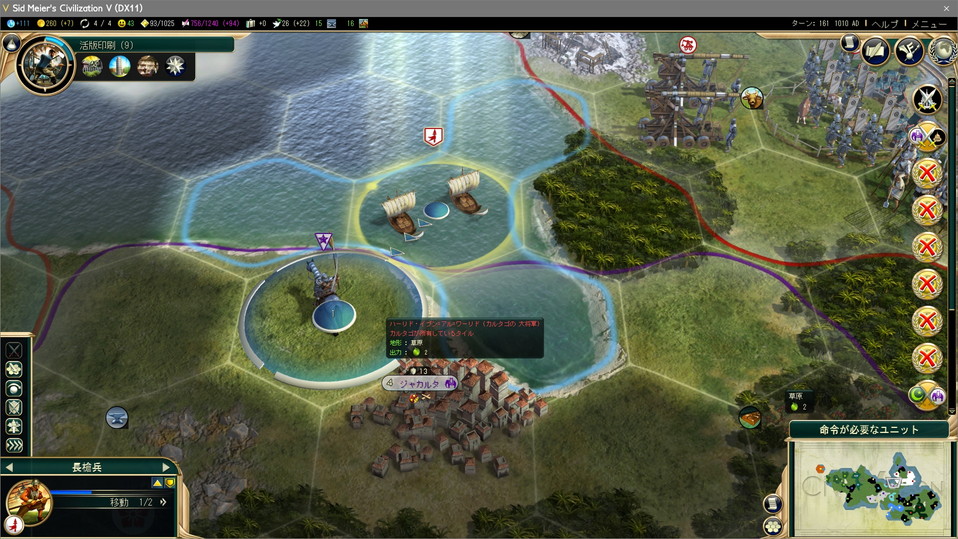Screen dimensions: 958x539
Task: Select the previous unit with left arrow
Action: 9,467
